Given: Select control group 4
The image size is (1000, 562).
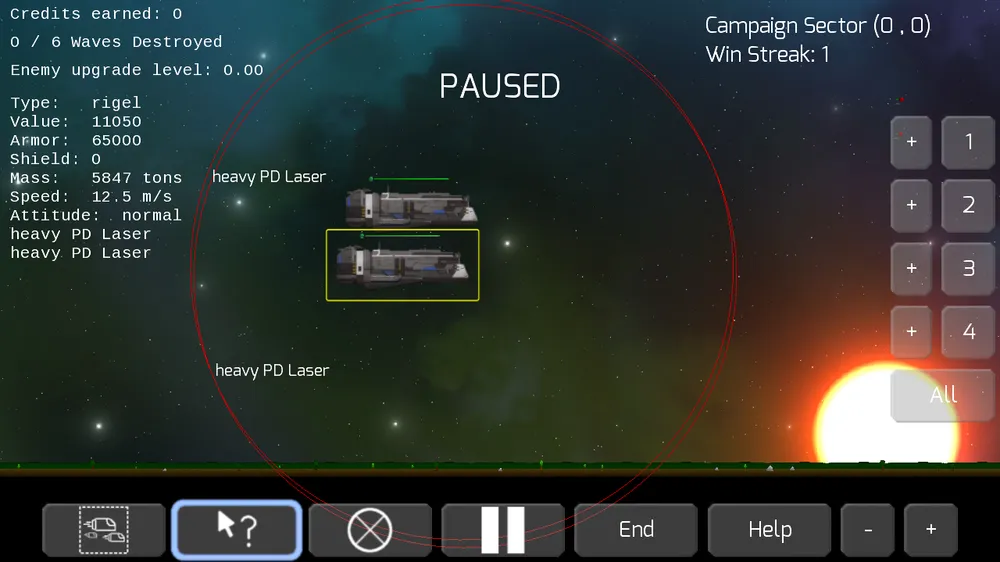Looking at the screenshot, I should point(968,331).
